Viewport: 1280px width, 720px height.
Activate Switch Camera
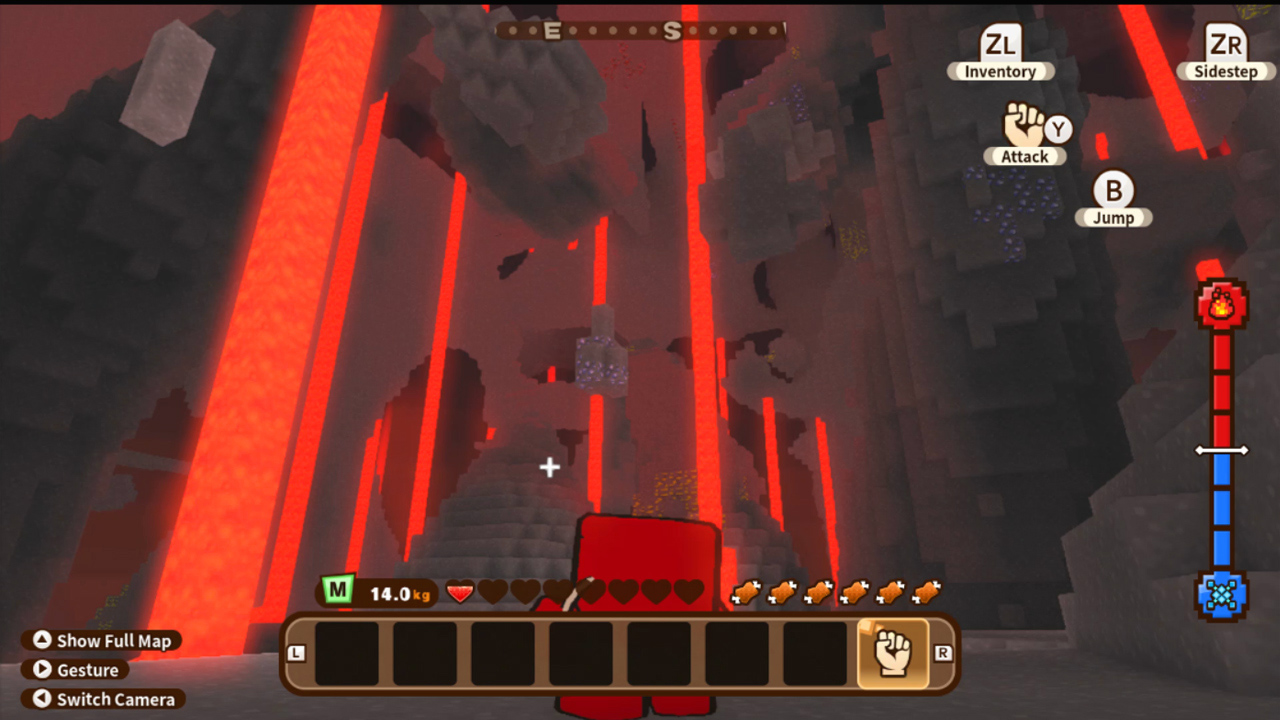click(103, 699)
